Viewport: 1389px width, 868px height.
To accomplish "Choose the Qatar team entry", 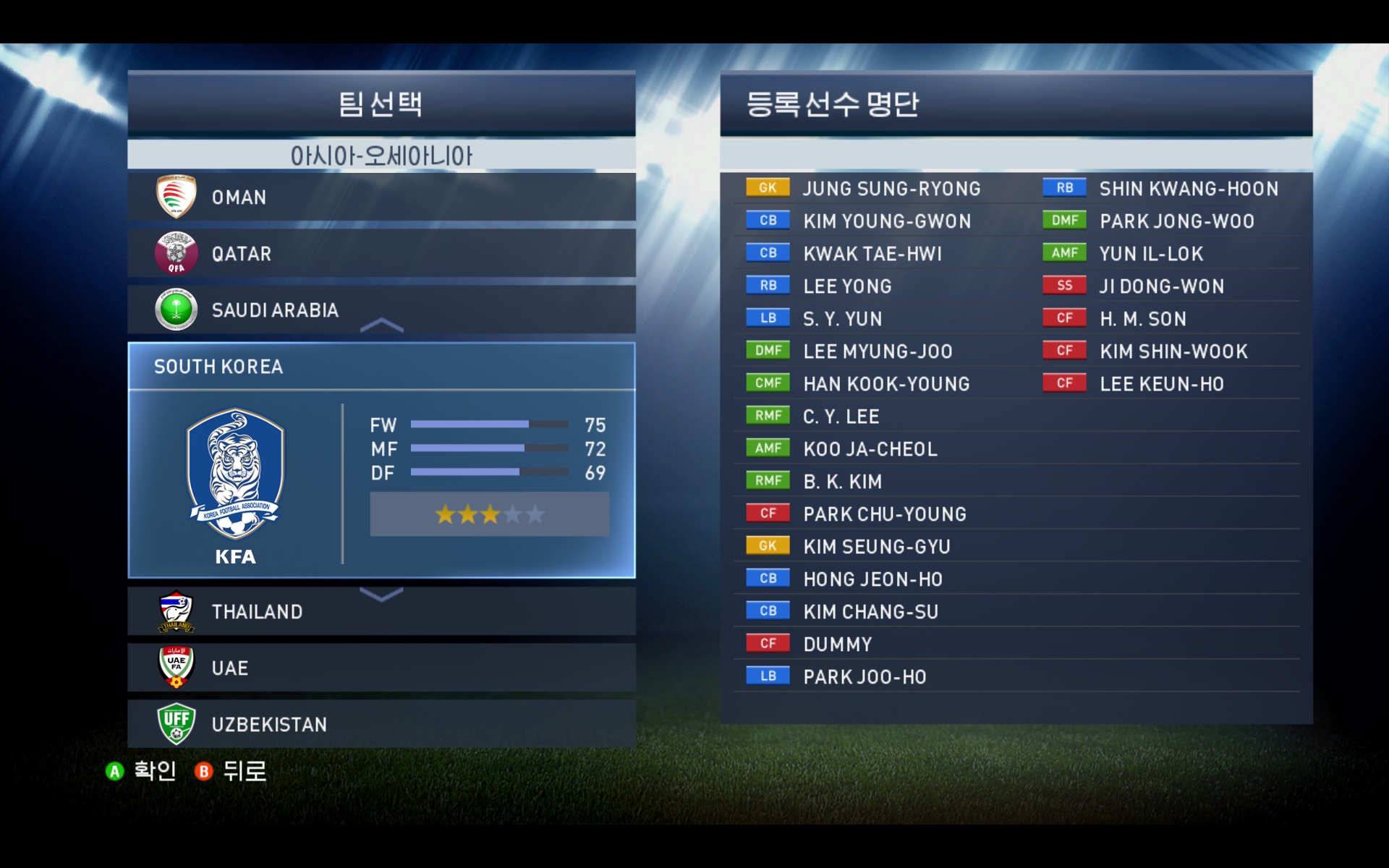I will 381,253.
